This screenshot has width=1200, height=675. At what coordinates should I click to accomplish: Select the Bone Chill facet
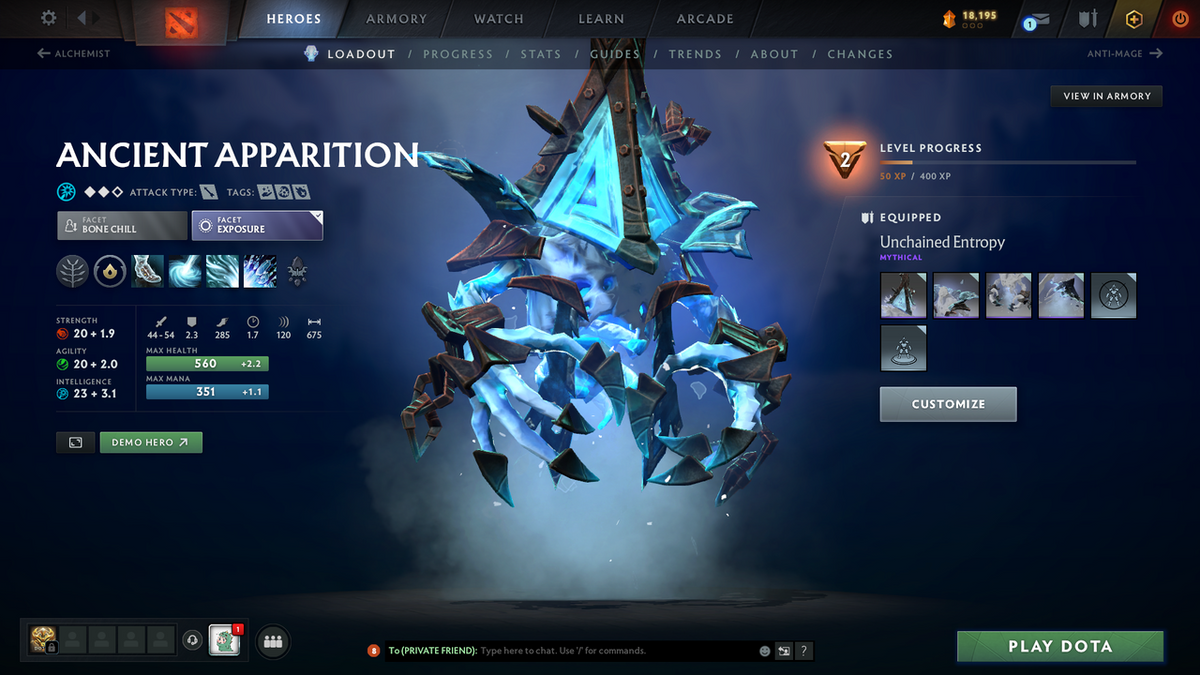click(122, 225)
